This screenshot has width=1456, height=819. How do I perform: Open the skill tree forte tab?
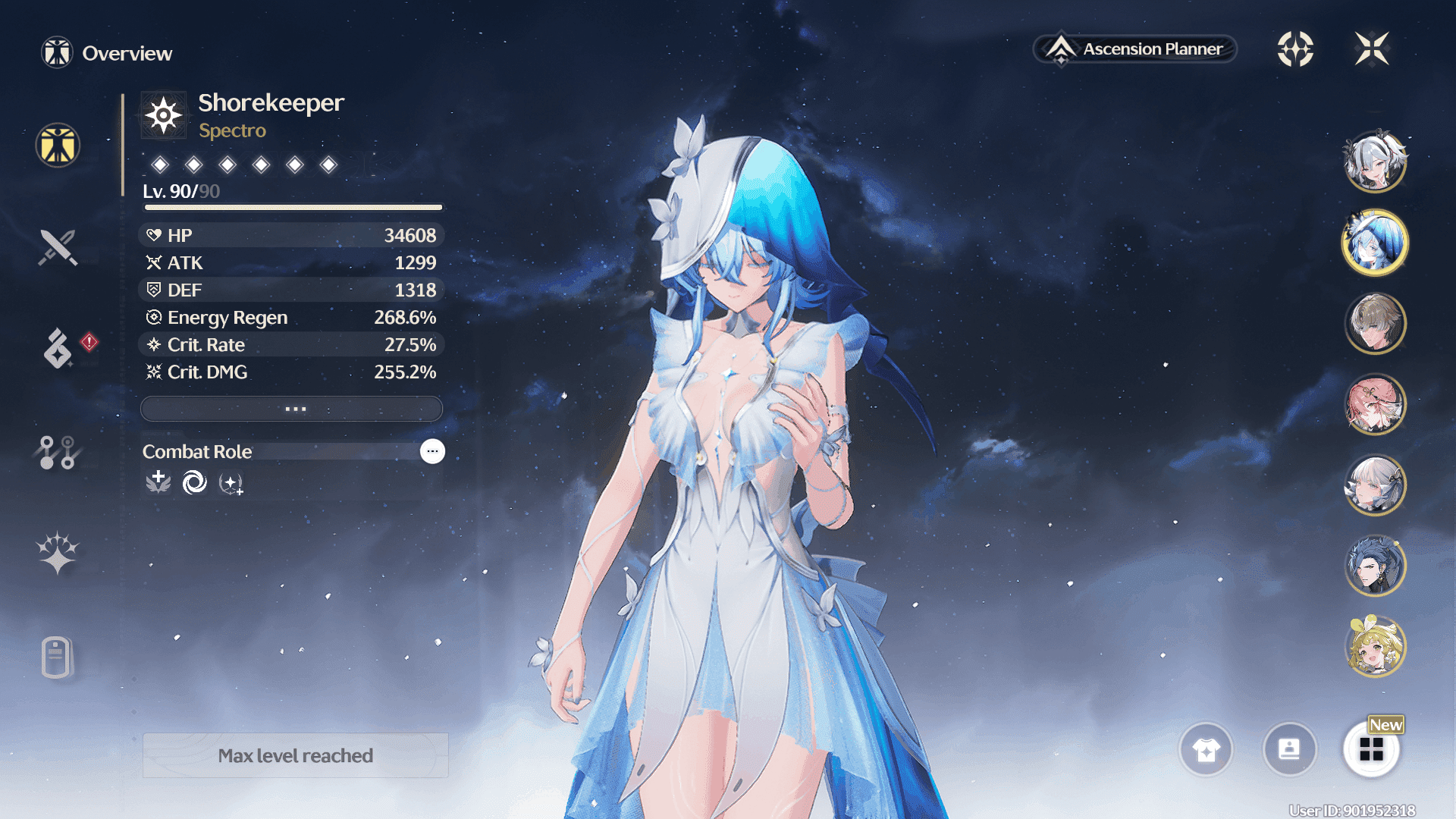pos(58,453)
